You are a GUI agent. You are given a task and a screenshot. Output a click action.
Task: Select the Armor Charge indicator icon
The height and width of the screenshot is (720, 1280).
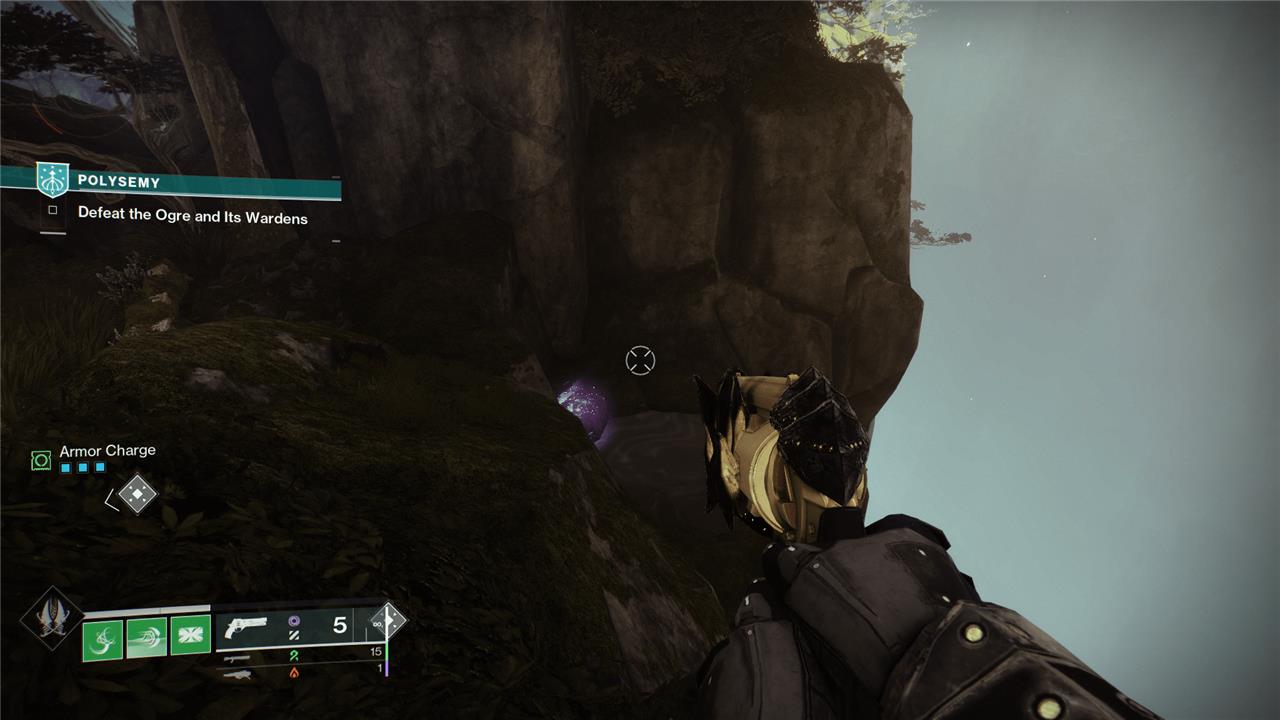tap(41, 460)
